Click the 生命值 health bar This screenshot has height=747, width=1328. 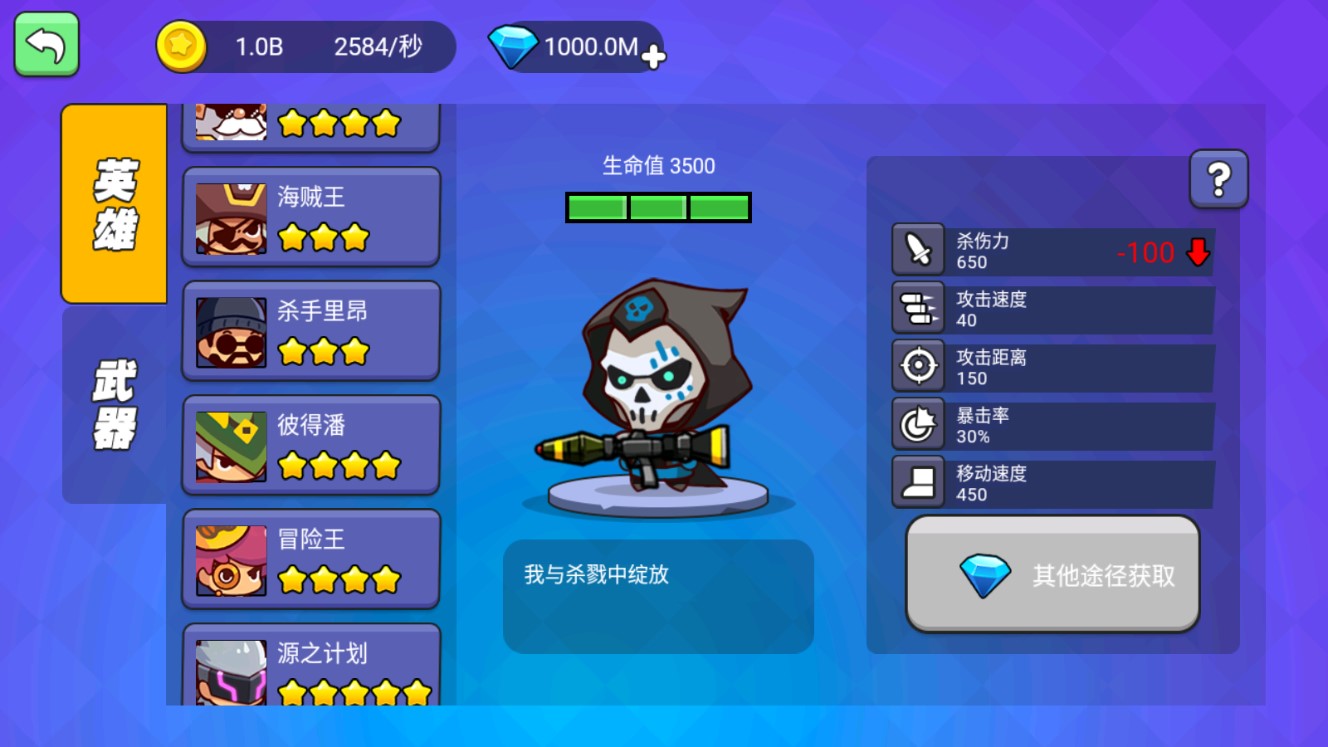coord(657,207)
